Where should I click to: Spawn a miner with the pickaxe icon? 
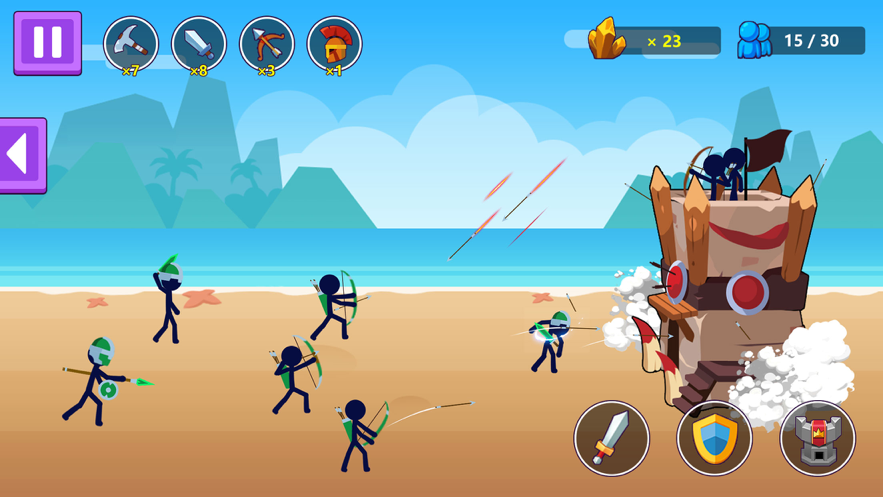tap(131, 44)
